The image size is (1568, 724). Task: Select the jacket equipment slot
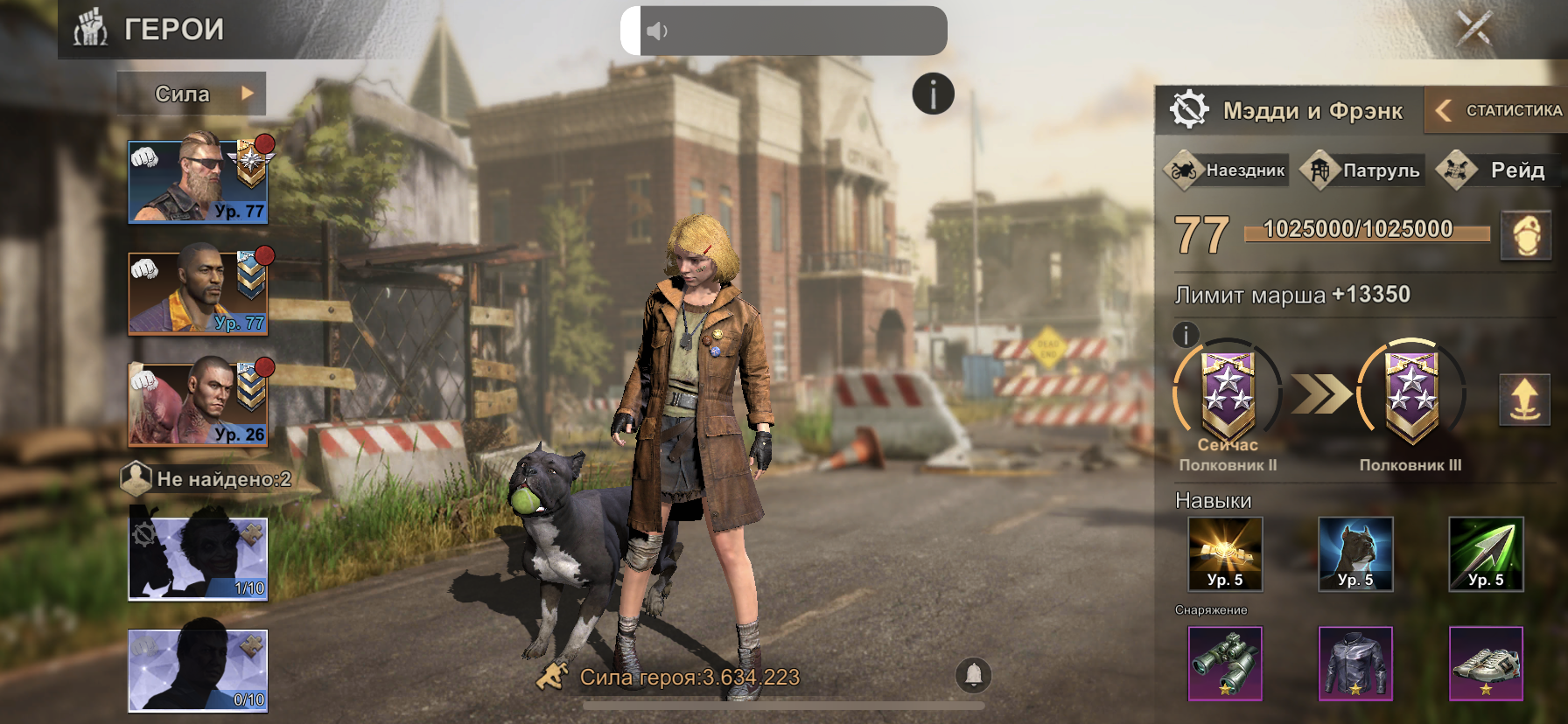[x=1355, y=664]
